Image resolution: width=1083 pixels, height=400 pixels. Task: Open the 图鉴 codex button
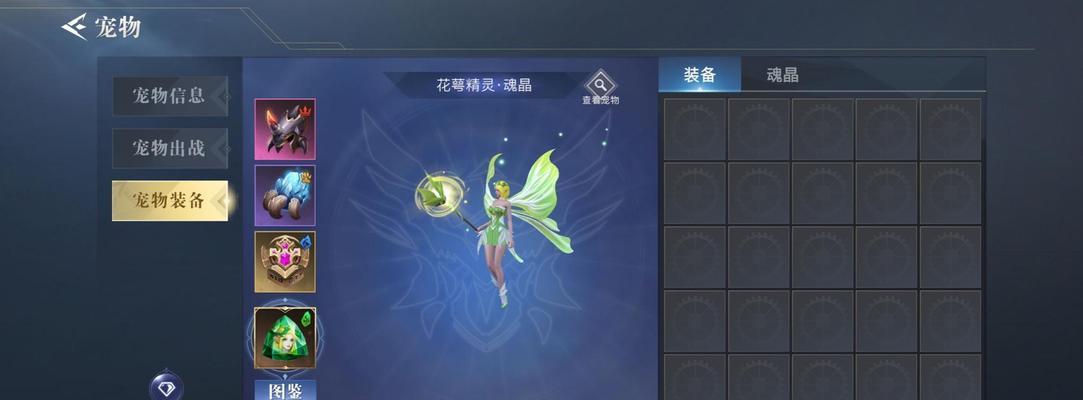coord(285,390)
